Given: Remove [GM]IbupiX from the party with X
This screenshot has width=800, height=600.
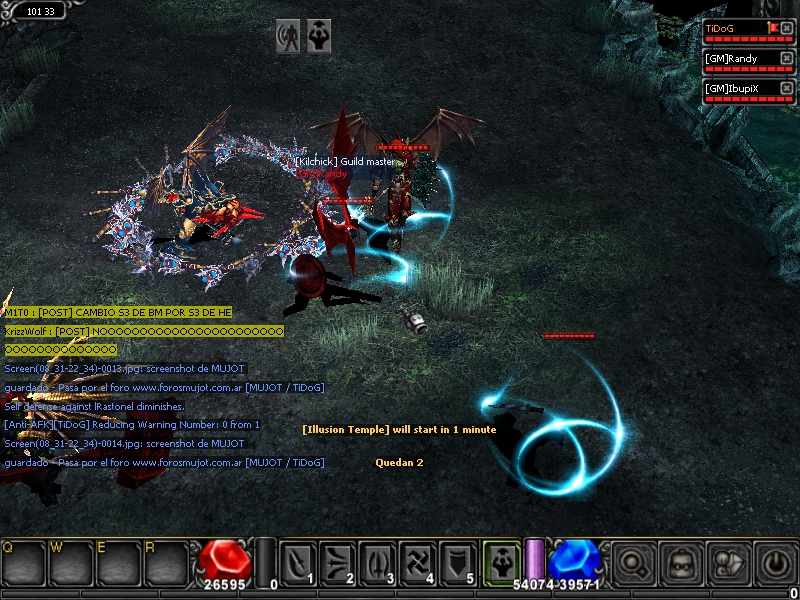Looking at the screenshot, I should pyautogui.click(x=786, y=88).
